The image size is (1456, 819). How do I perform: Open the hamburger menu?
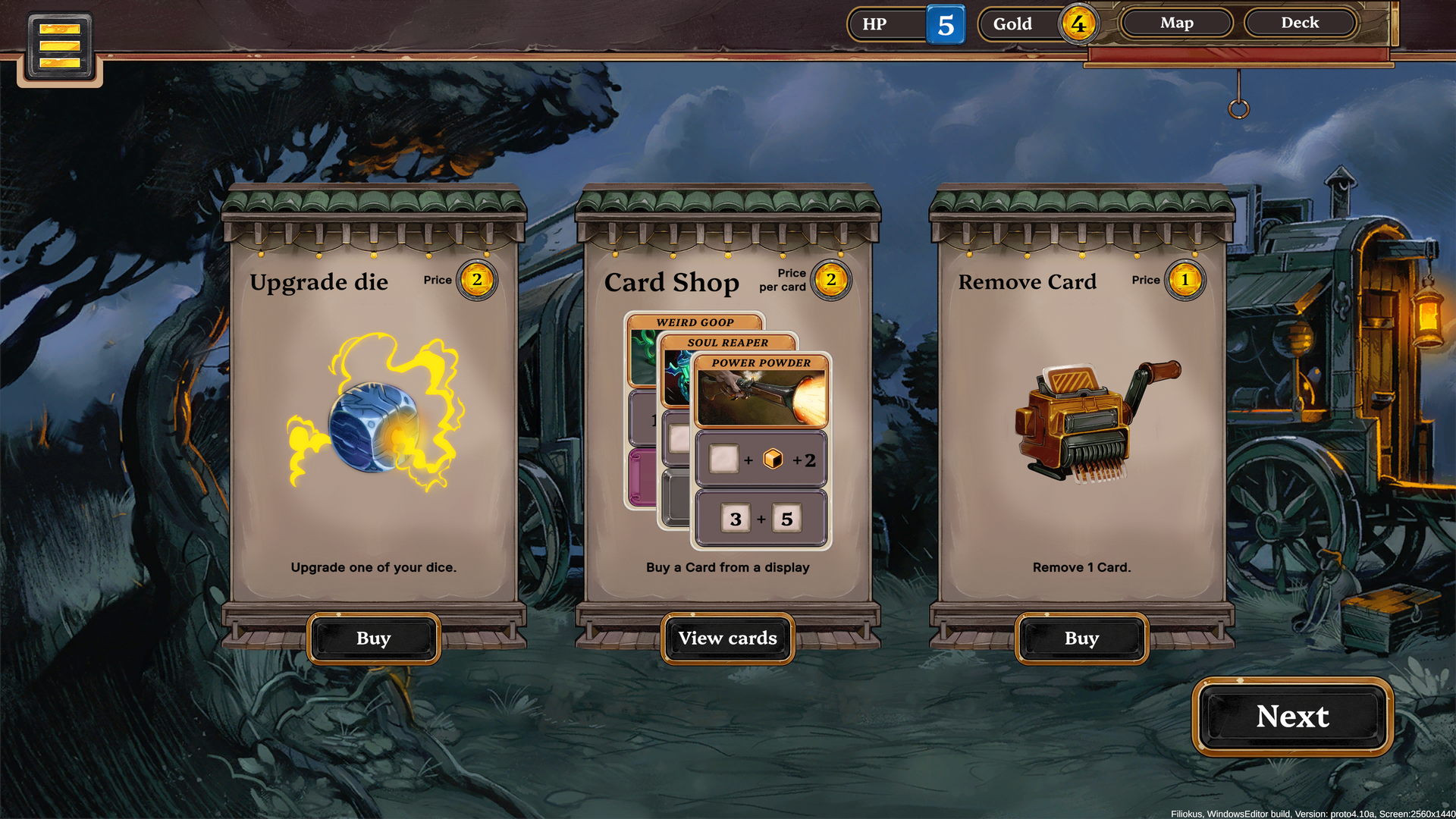click(60, 46)
